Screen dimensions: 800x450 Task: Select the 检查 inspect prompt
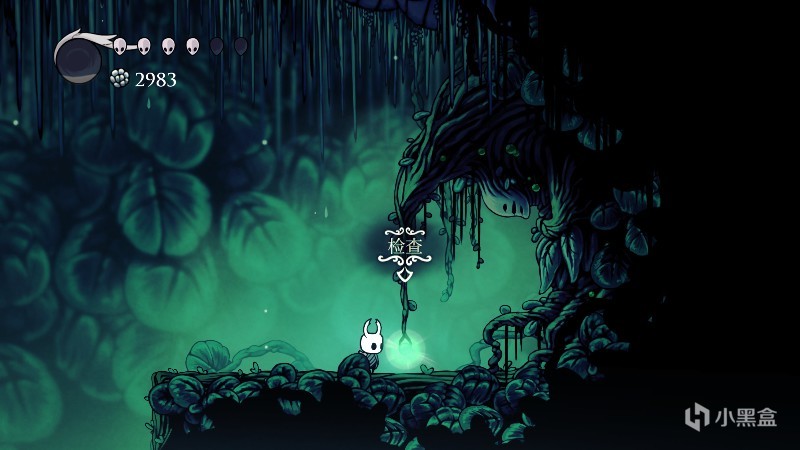click(x=402, y=245)
